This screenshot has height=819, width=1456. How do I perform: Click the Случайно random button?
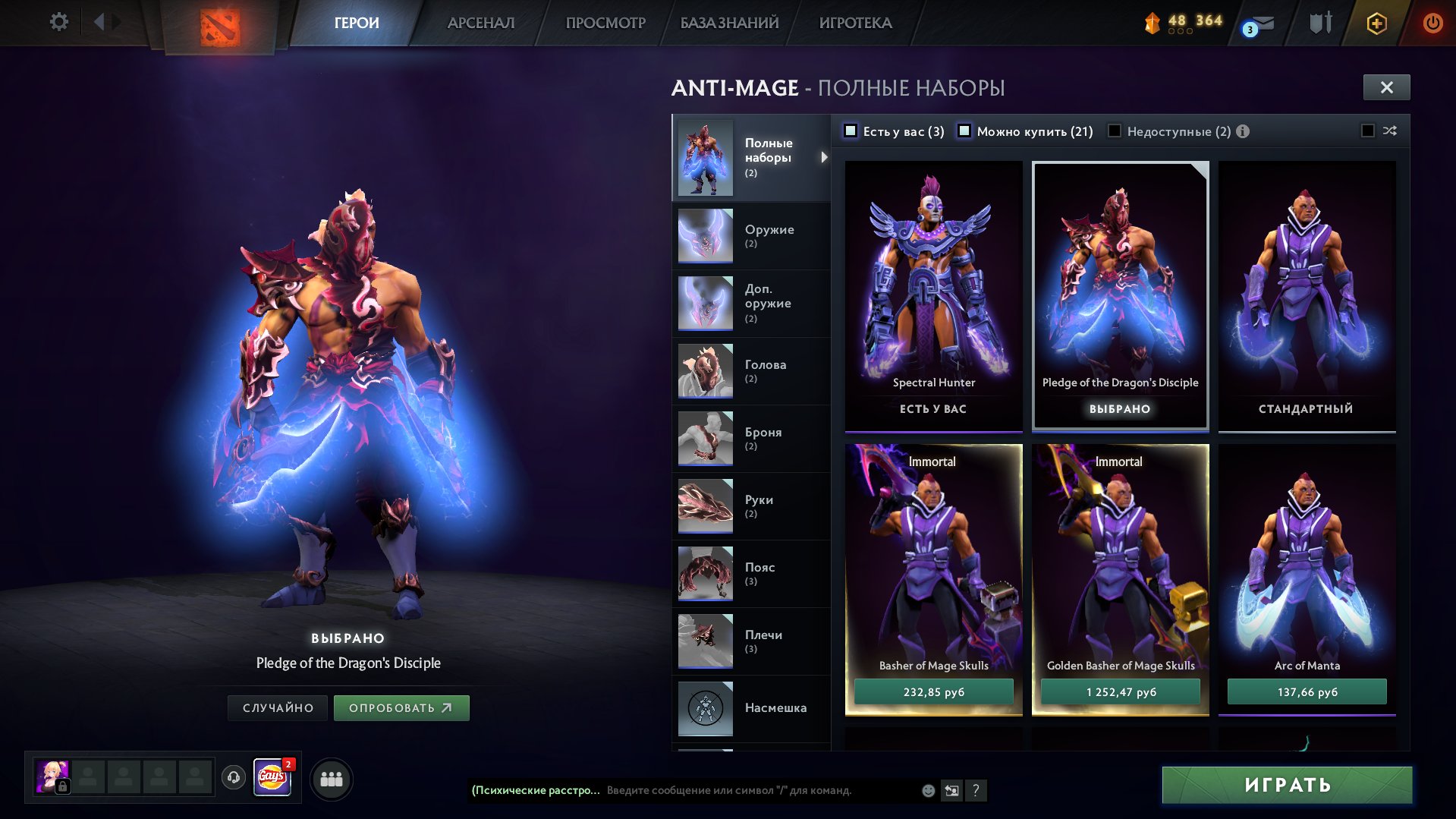click(278, 708)
